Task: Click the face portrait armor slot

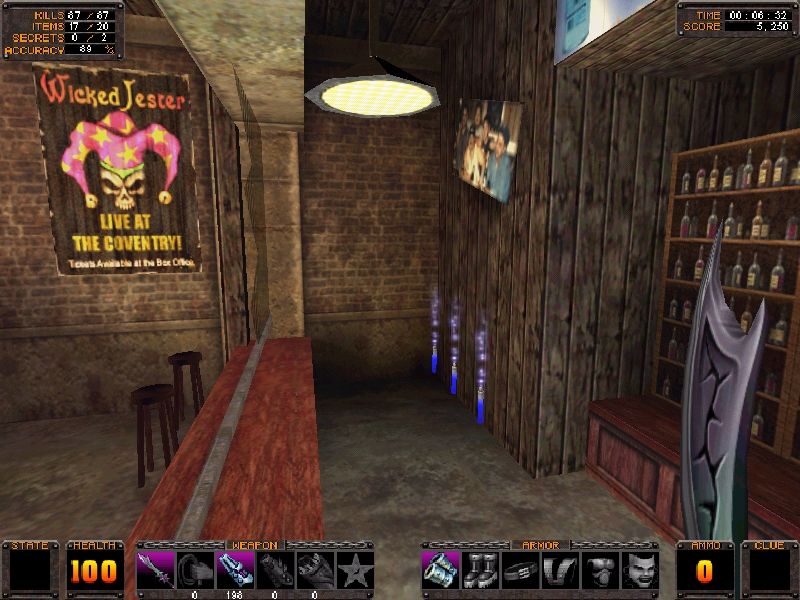Action: [640, 570]
